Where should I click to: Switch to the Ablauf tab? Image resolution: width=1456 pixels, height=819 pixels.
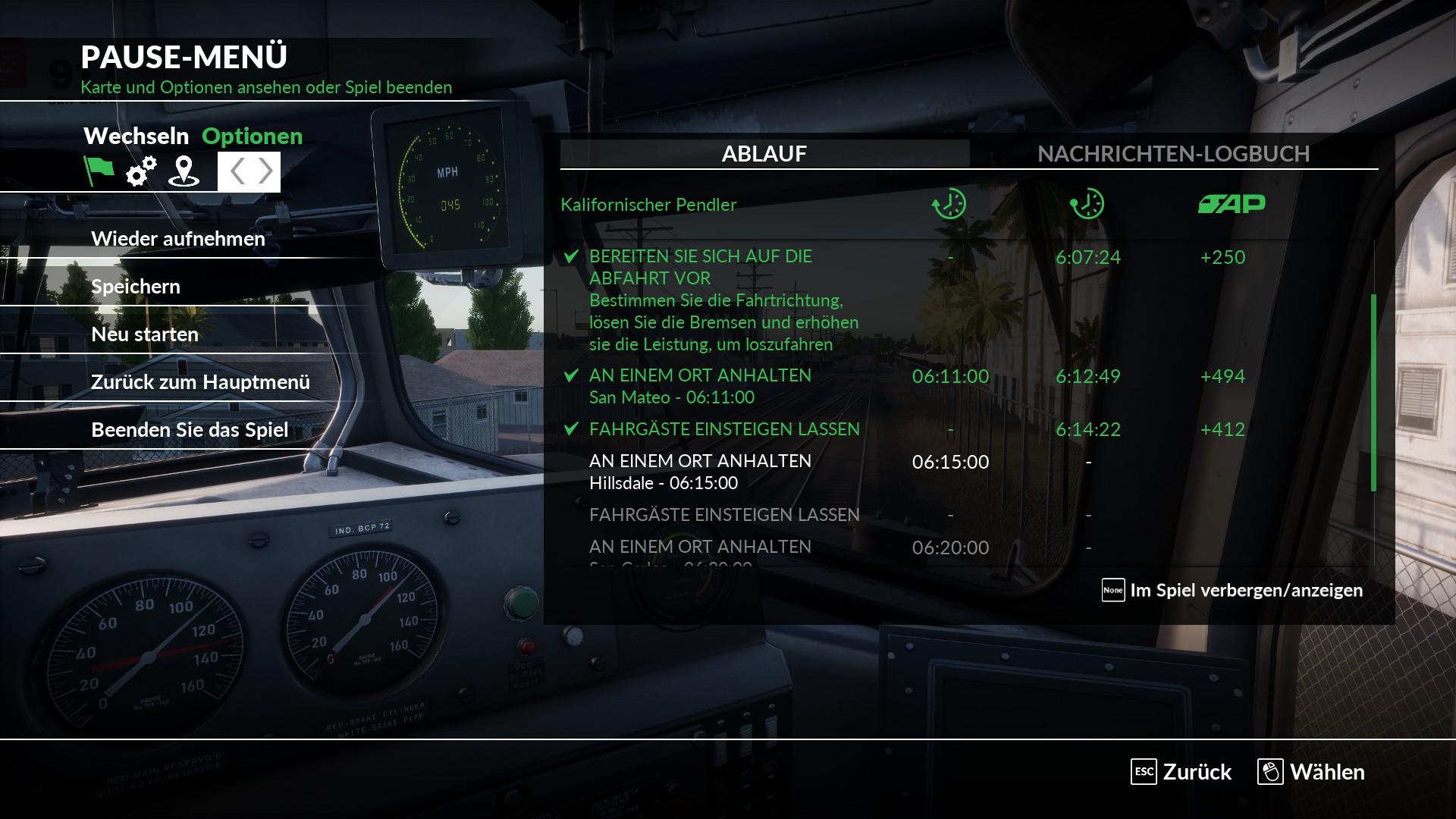point(764,154)
